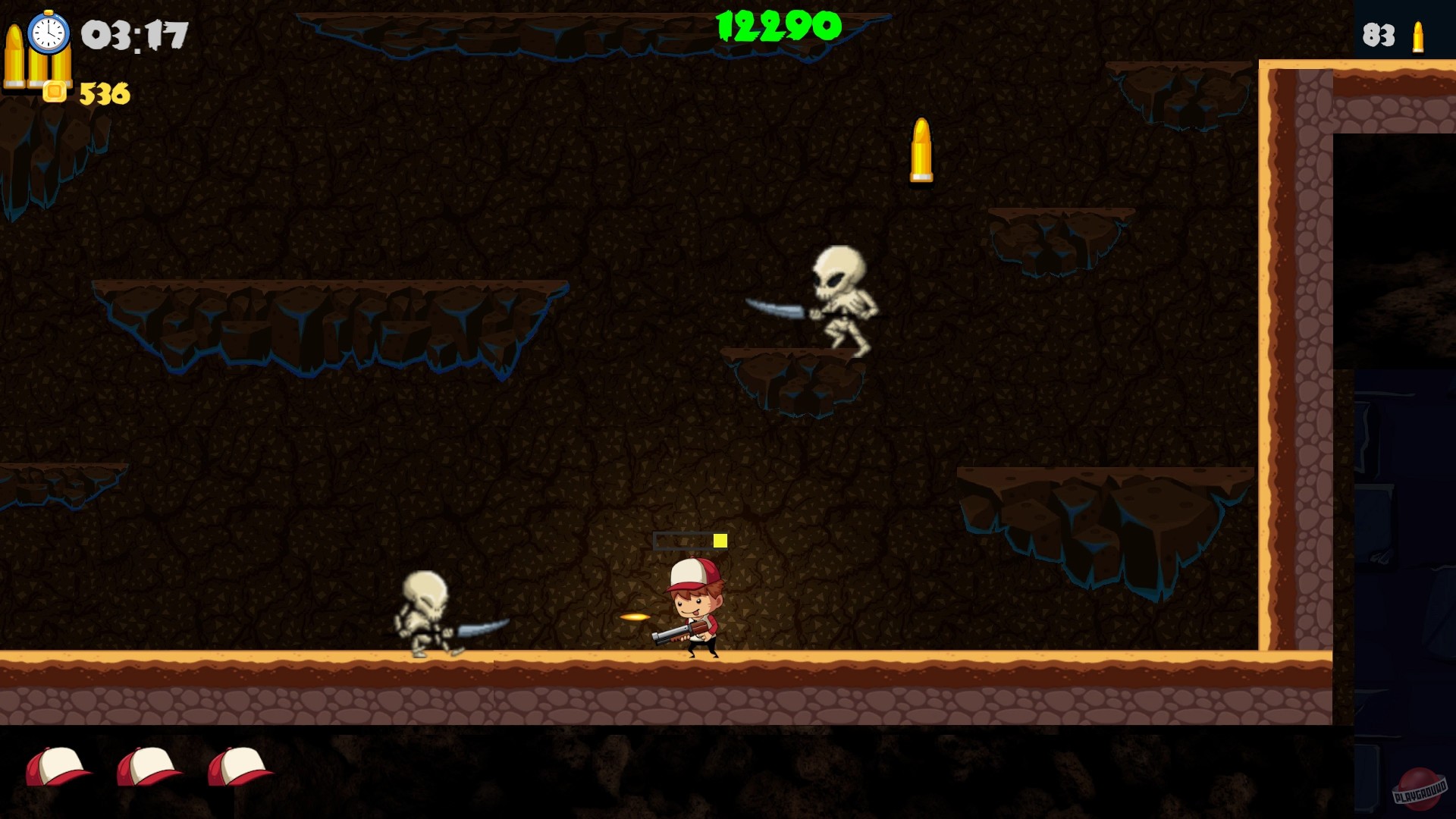The width and height of the screenshot is (1456, 819).
Task: Select the player character holding the shotgun
Action: click(694, 607)
